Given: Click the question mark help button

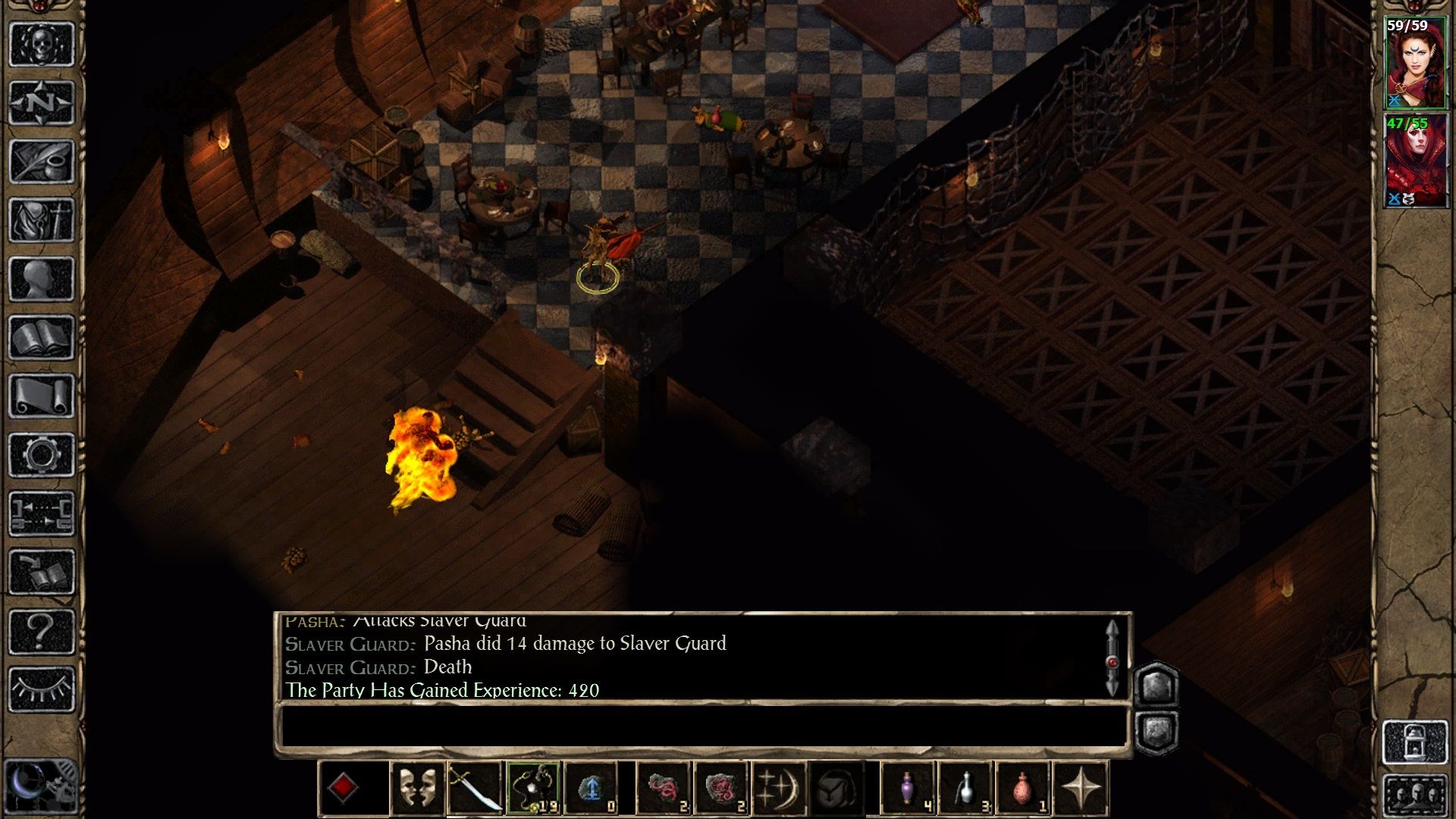Looking at the screenshot, I should point(41,631).
